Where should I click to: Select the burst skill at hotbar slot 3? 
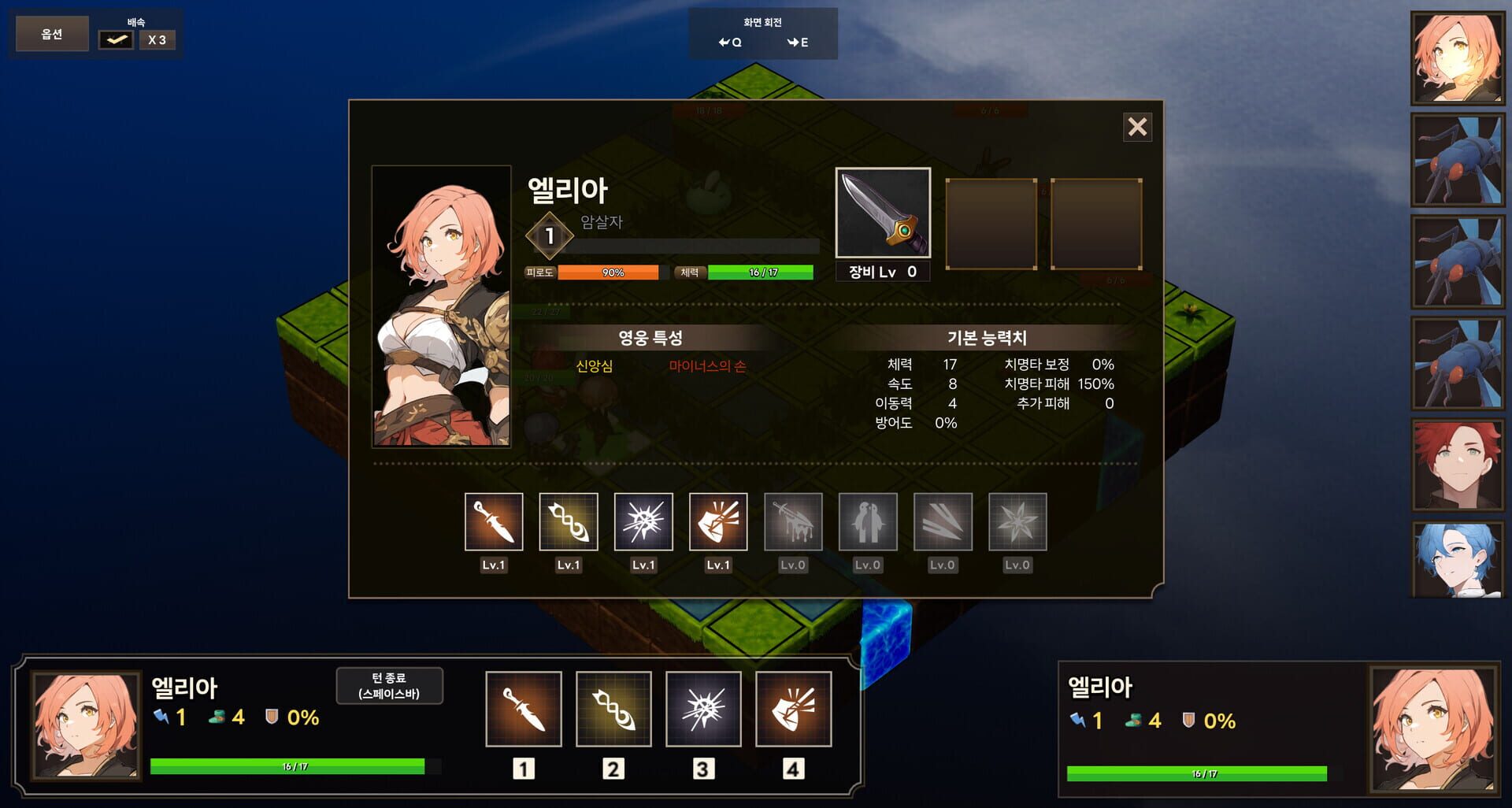pos(704,708)
